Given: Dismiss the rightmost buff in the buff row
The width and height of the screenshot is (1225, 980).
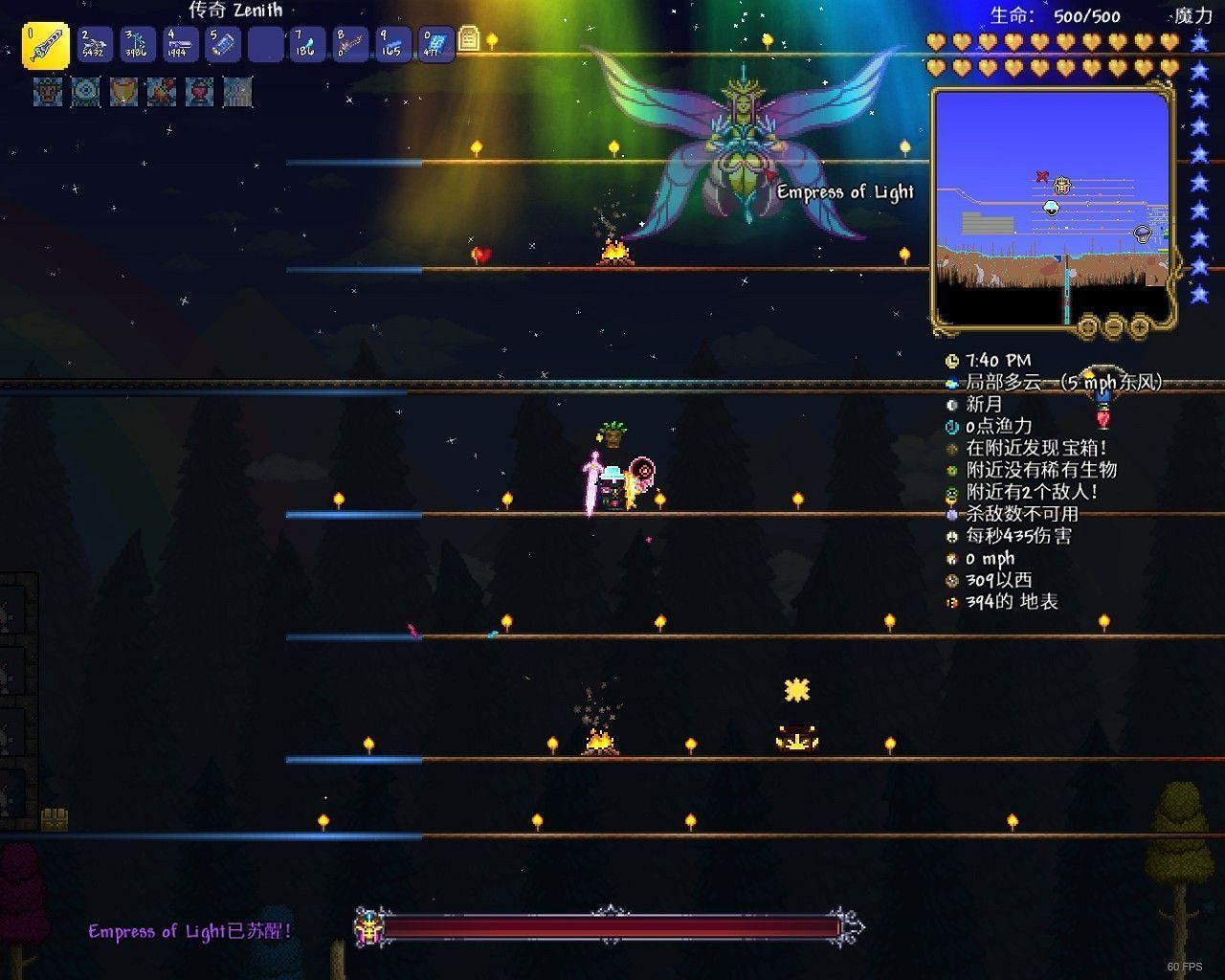Looking at the screenshot, I should point(238,92).
